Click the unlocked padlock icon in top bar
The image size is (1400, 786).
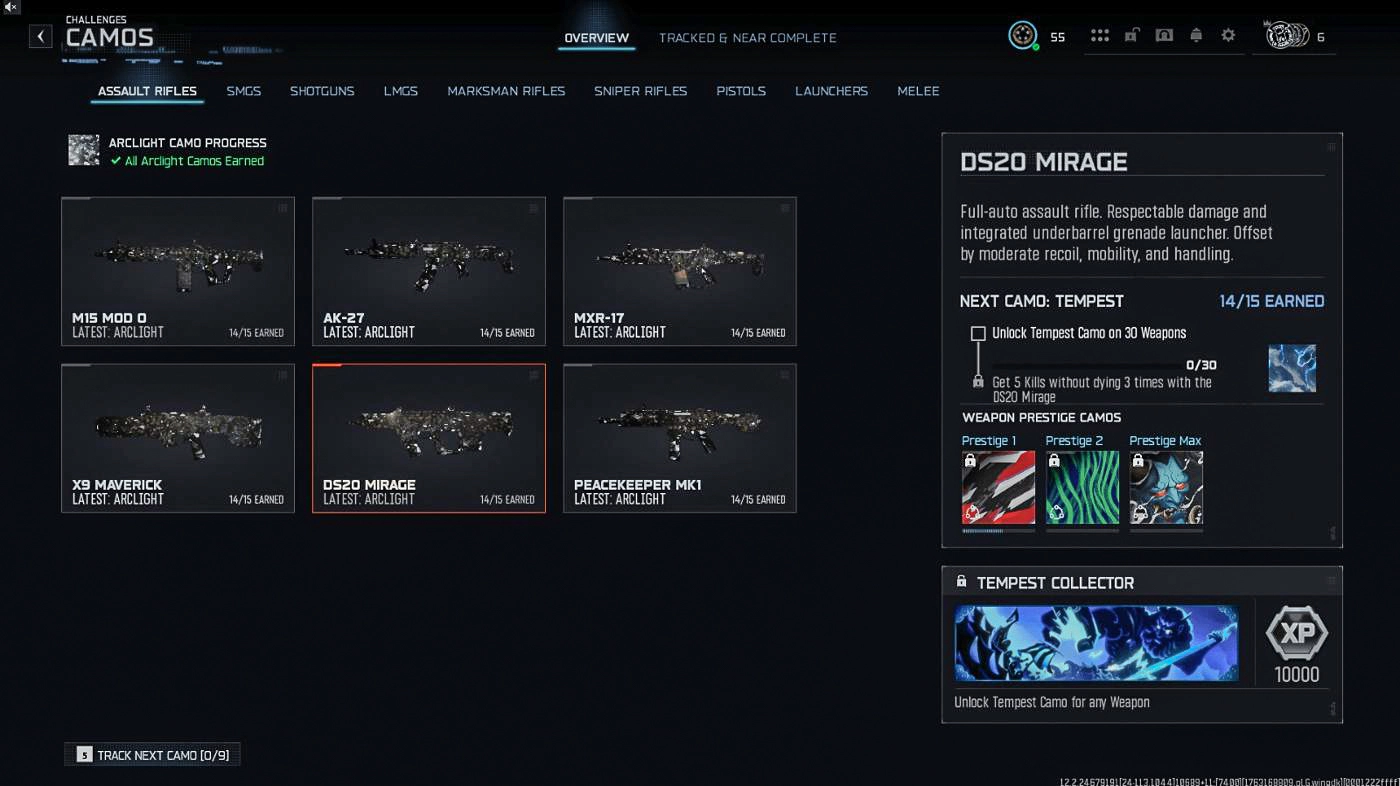(x=1132, y=35)
